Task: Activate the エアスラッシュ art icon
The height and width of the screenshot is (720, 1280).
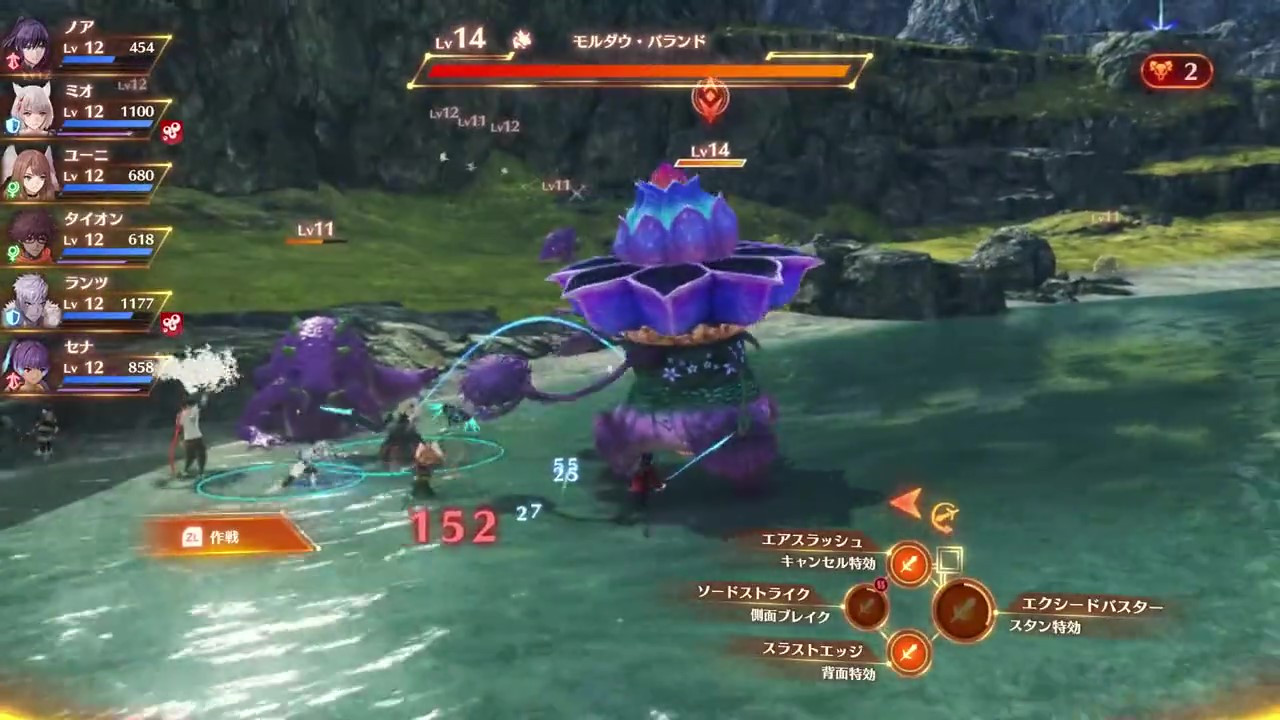Action: tap(909, 565)
